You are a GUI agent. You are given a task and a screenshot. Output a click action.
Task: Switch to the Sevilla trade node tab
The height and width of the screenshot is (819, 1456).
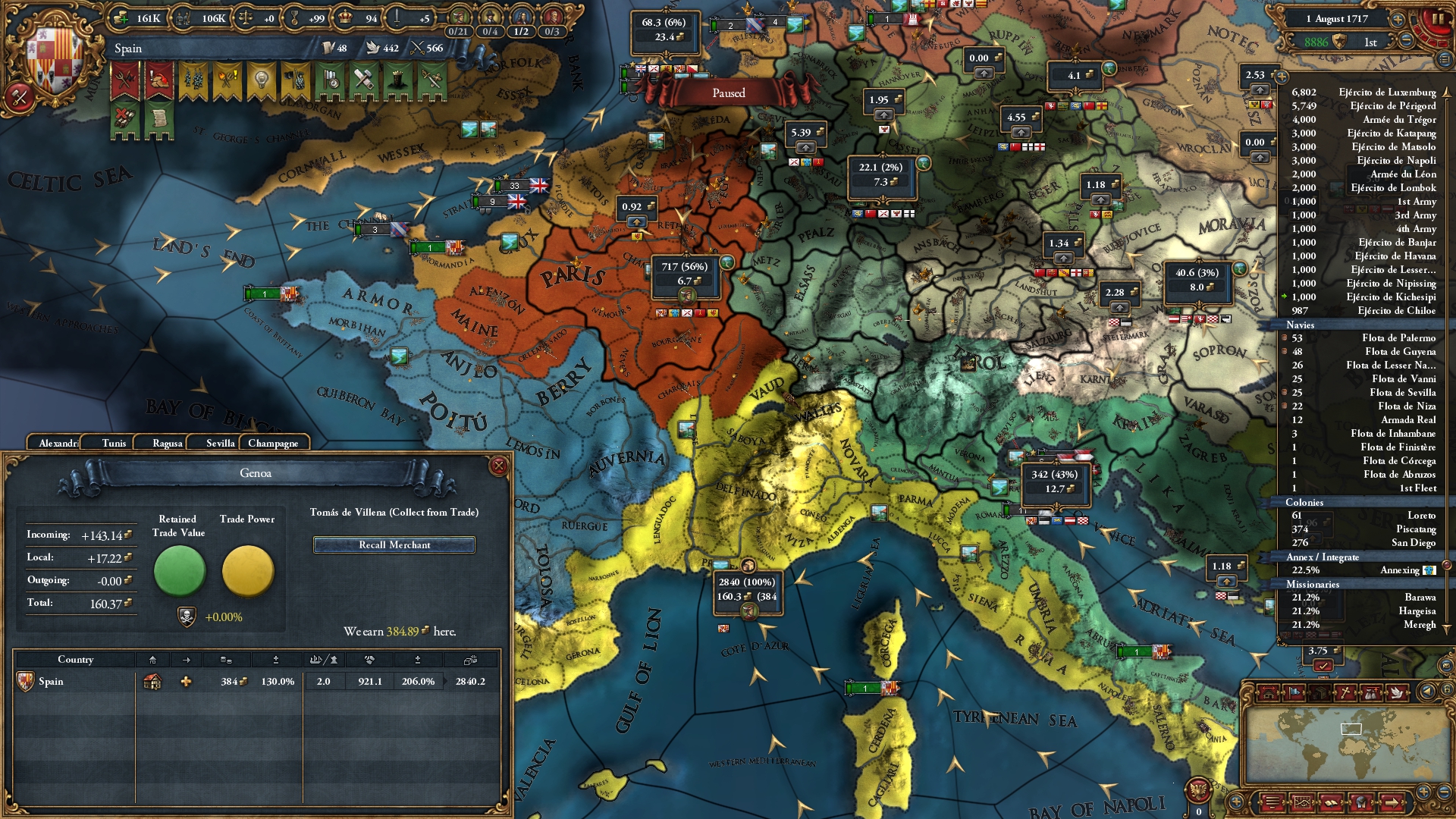pyautogui.click(x=220, y=443)
